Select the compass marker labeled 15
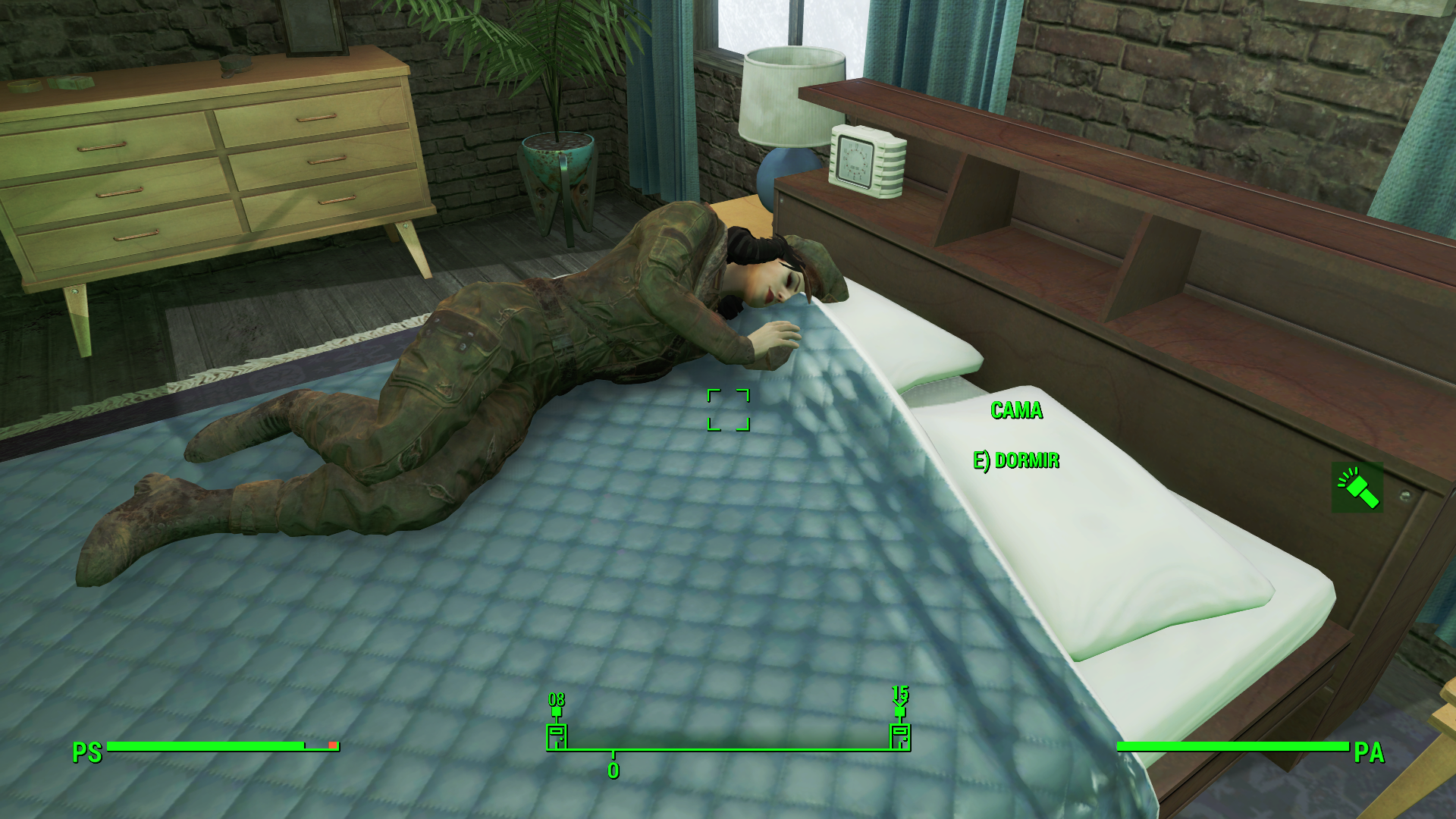 (900, 735)
